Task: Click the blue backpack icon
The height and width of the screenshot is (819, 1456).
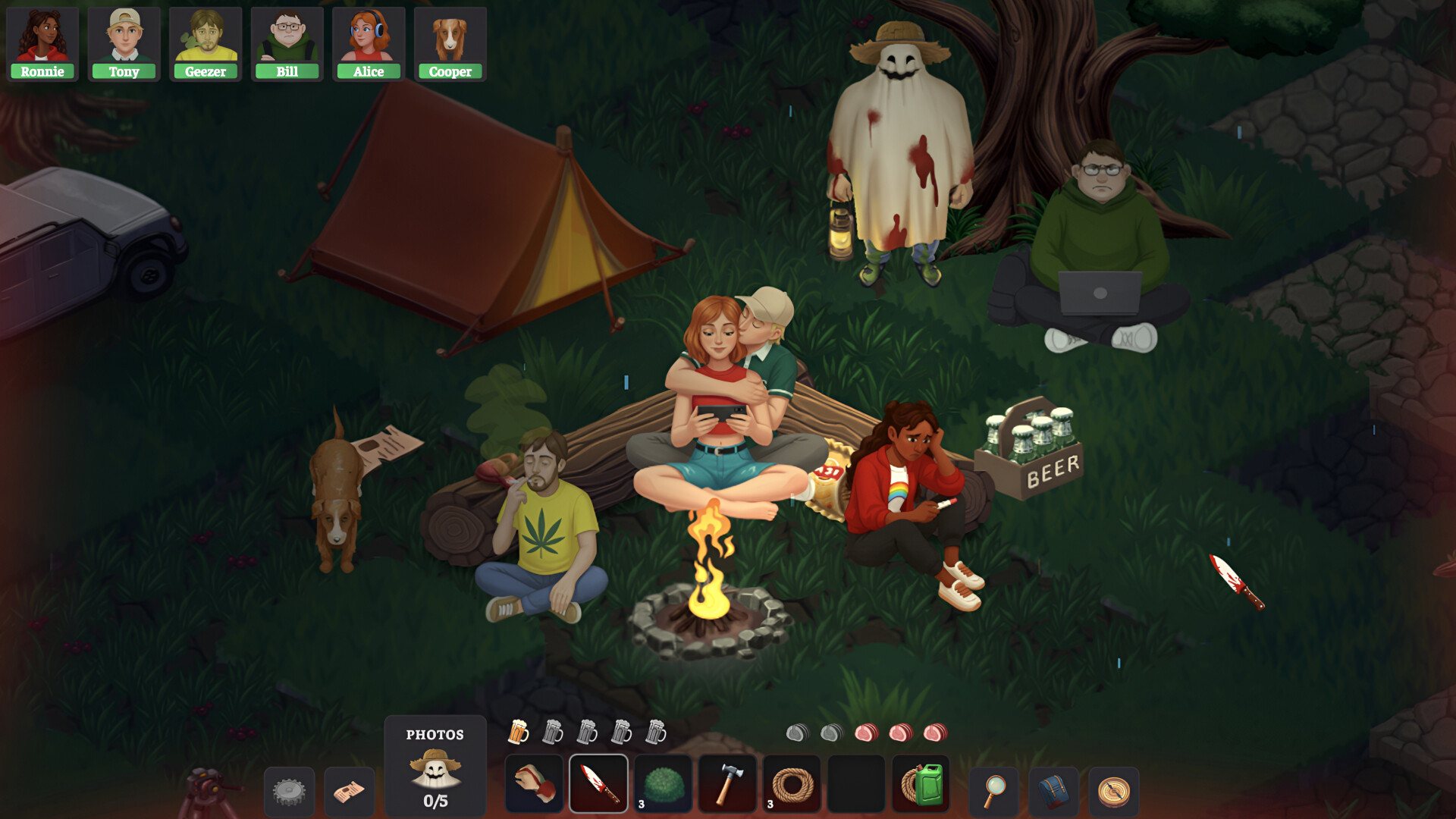Action: pos(1053,791)
